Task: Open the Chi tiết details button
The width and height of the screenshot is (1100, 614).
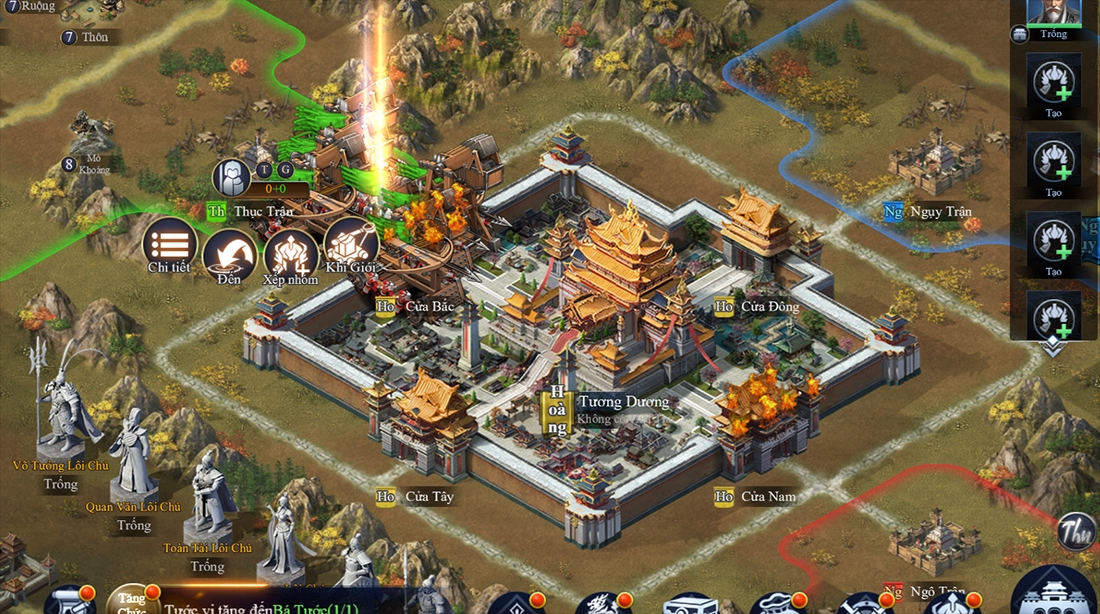Action: 169,244
